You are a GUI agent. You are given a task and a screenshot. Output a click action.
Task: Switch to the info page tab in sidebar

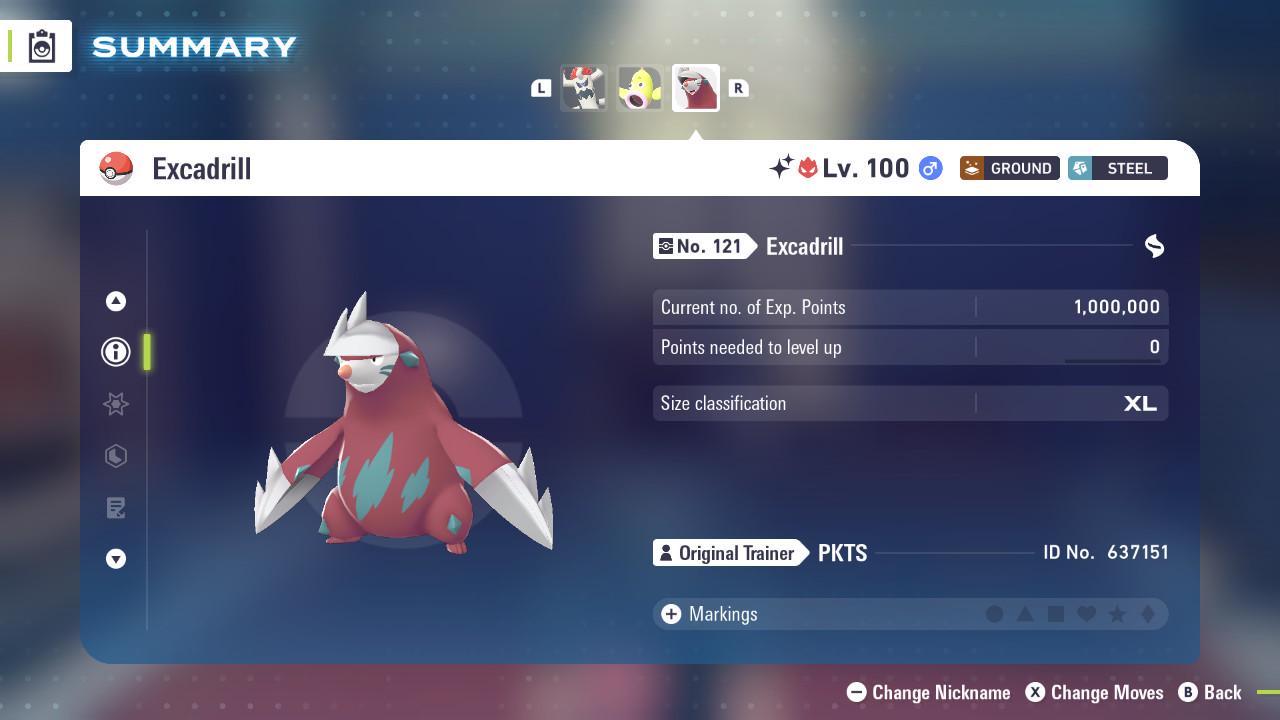(x=115, y=351)
